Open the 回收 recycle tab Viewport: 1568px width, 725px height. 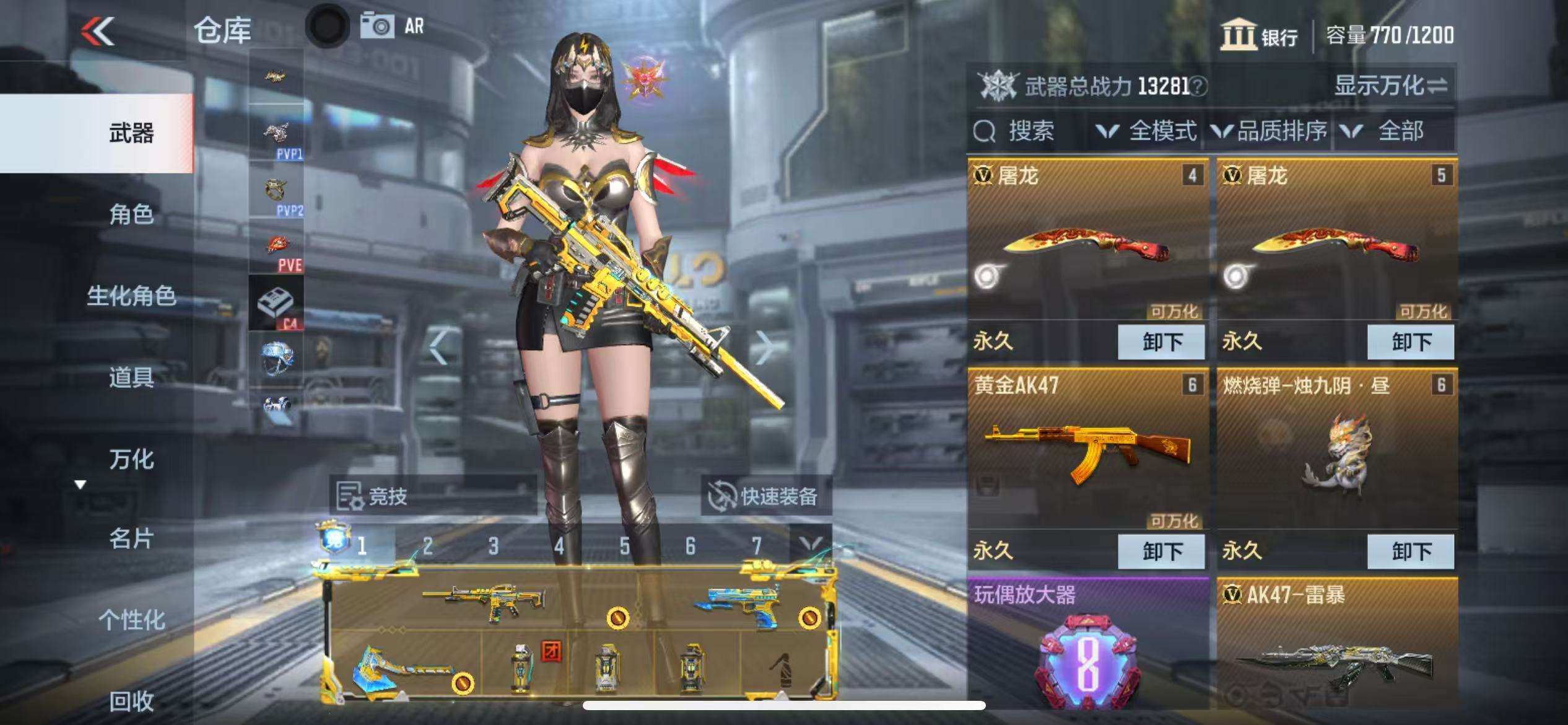coord(131,701)
